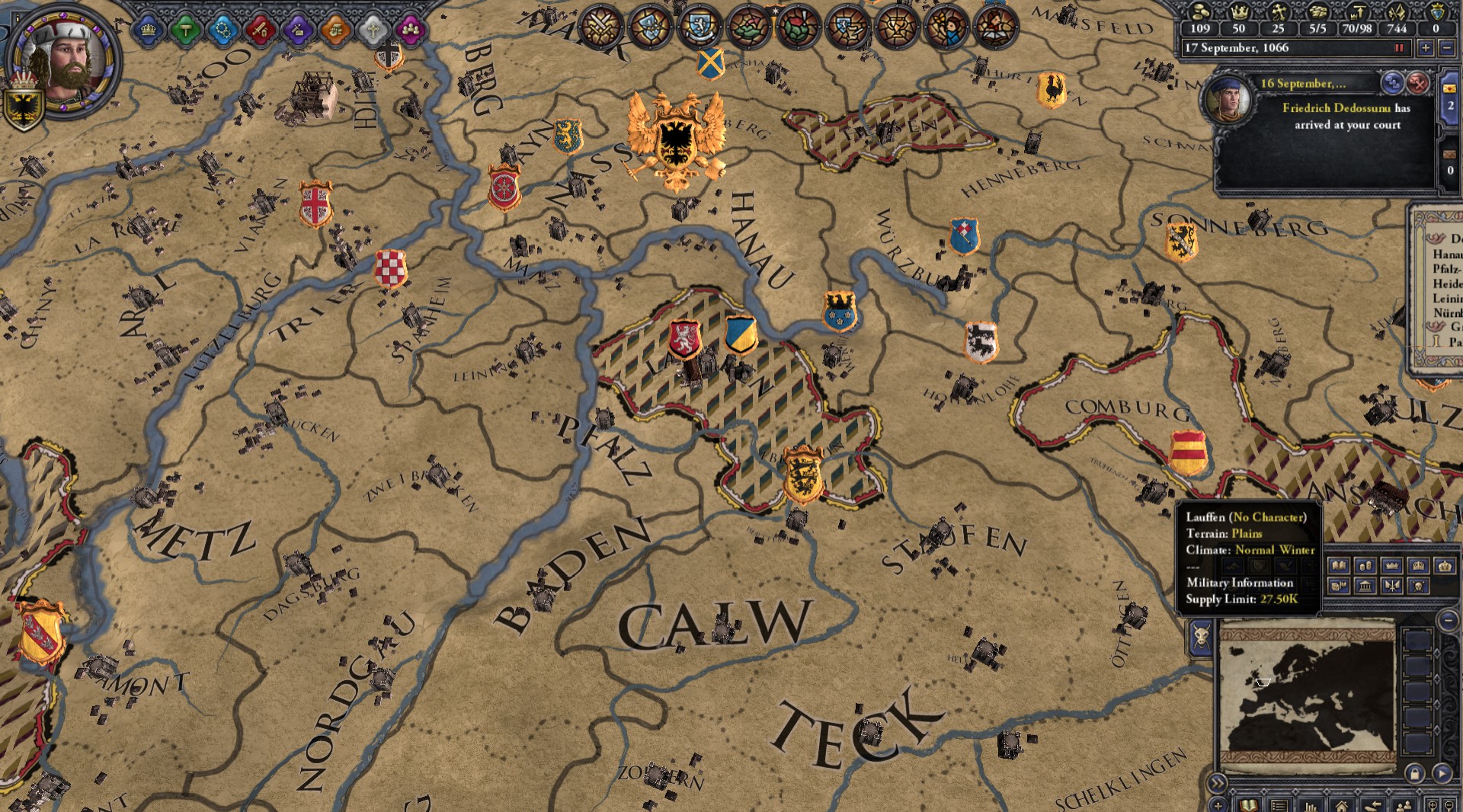Open the message log list icon near the minimap
Image resolution: width=1463 pixels, height=812 pixels.
[x=1279, y=804]
